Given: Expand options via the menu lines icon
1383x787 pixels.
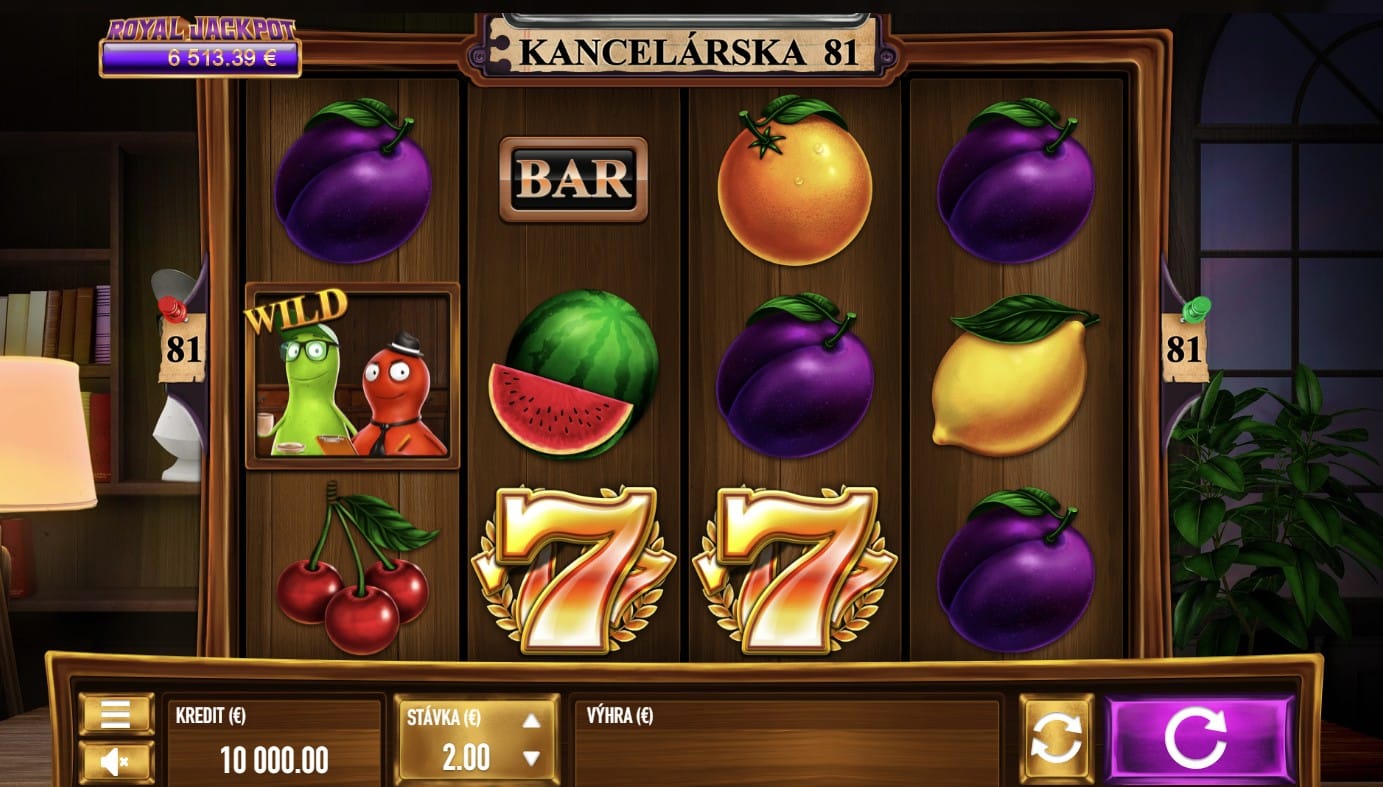Looking at the screenshot, I should tap(113, 715).
